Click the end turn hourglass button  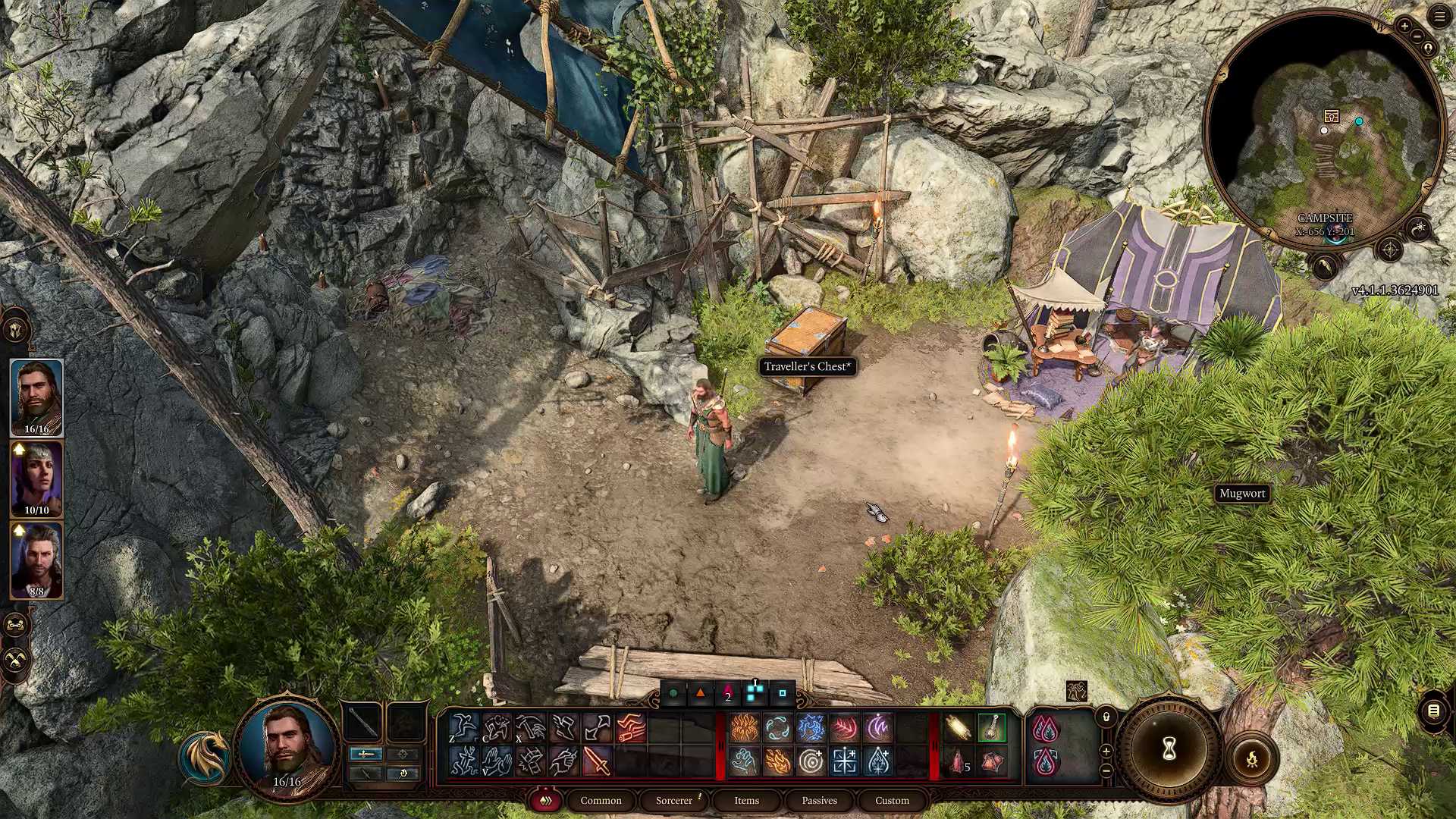tap(1169, 750)
